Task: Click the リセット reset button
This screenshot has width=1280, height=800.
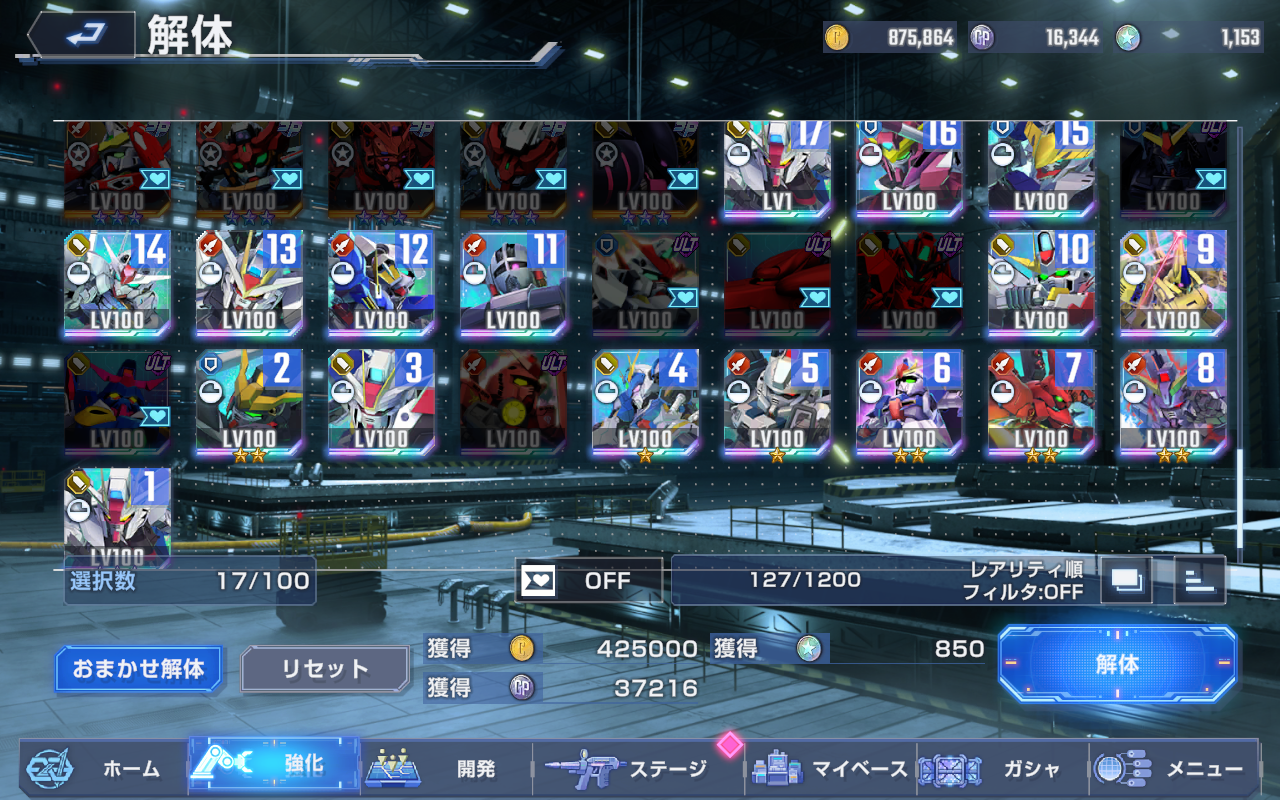Action: coord(325,669)
